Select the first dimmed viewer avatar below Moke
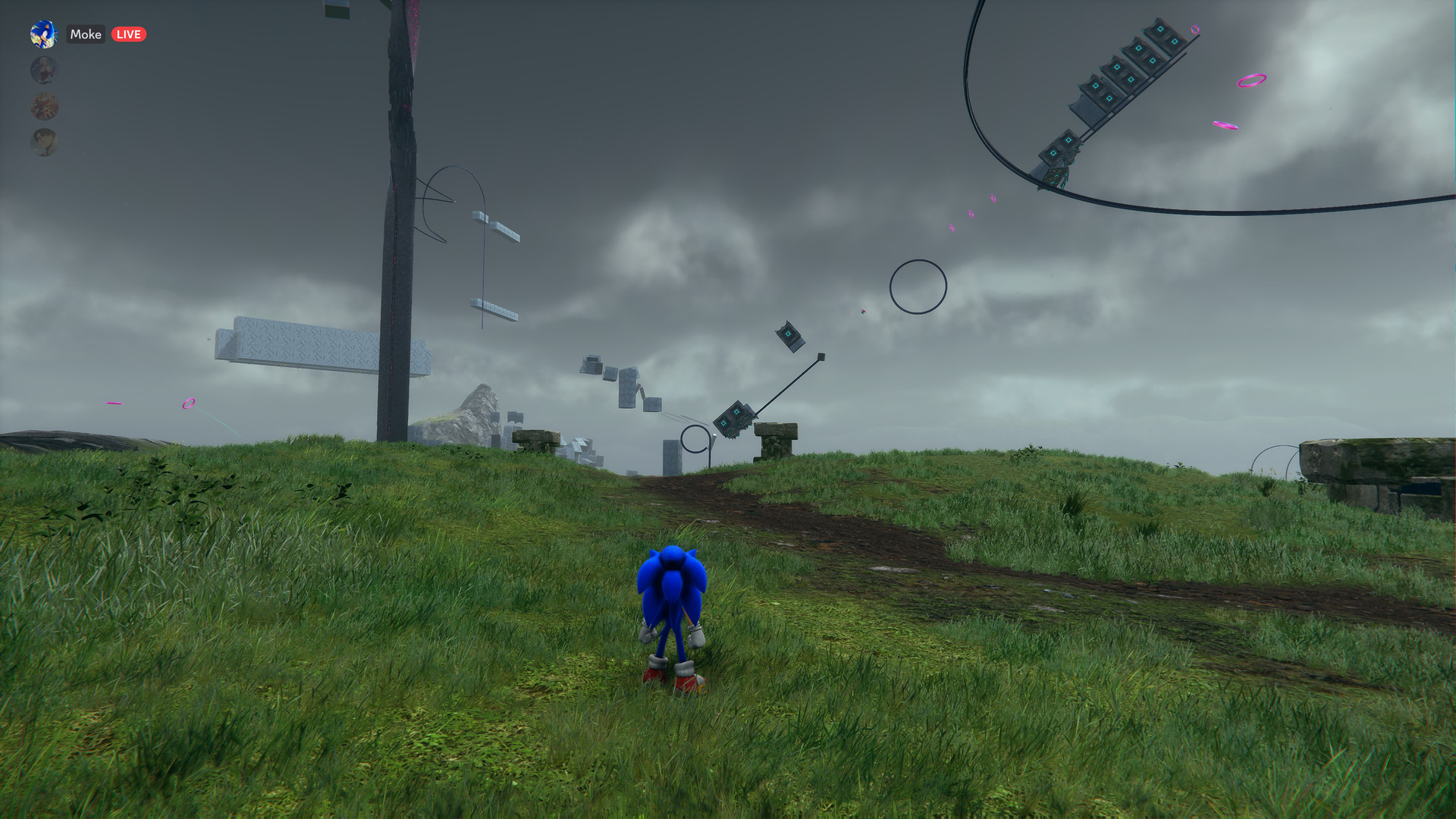Viewport: 1456px width, 819px height. pyautogui.click(x=43, y=70)
